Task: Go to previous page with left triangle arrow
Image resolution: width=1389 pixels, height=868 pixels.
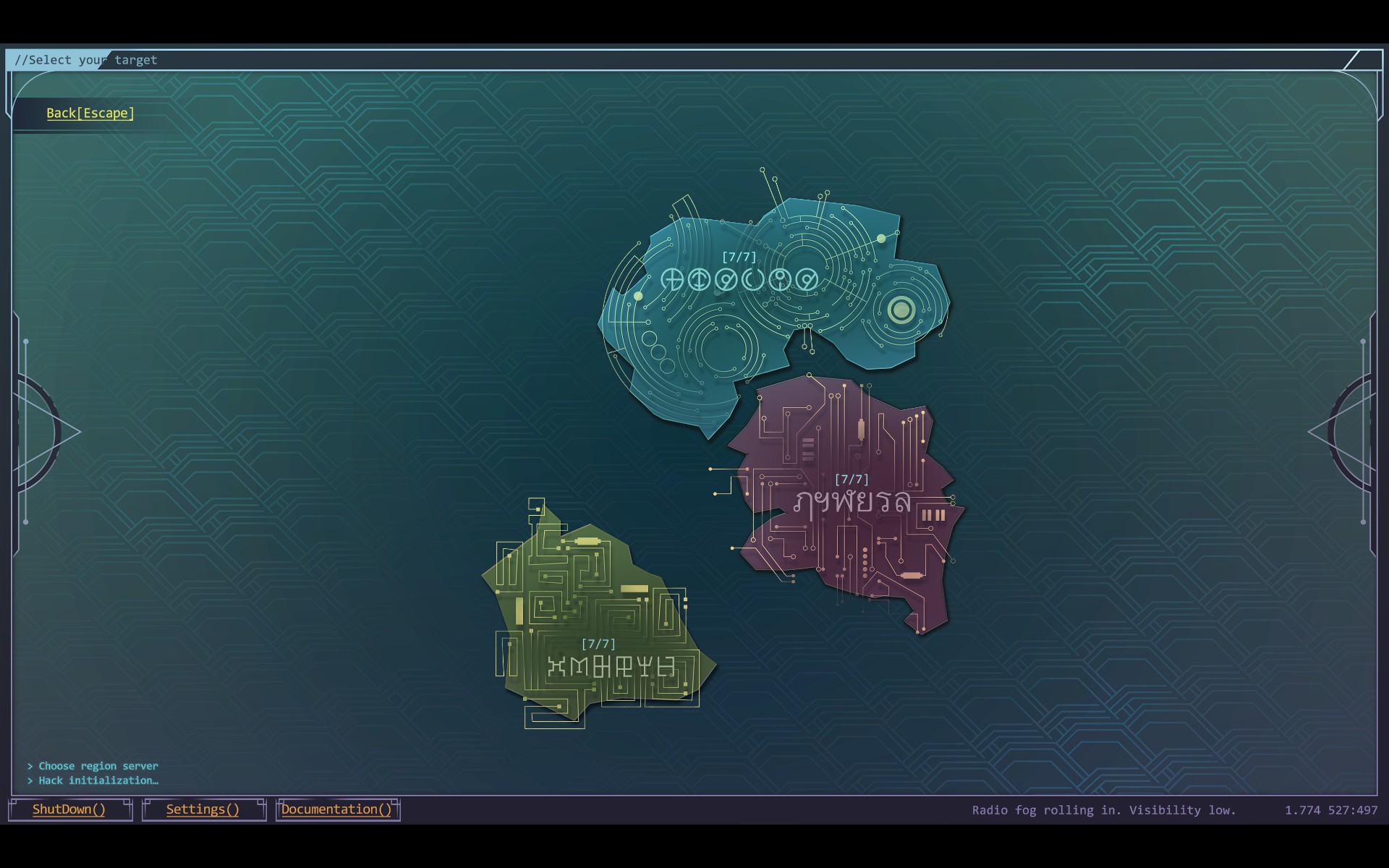Action: (x=51, y=432)
